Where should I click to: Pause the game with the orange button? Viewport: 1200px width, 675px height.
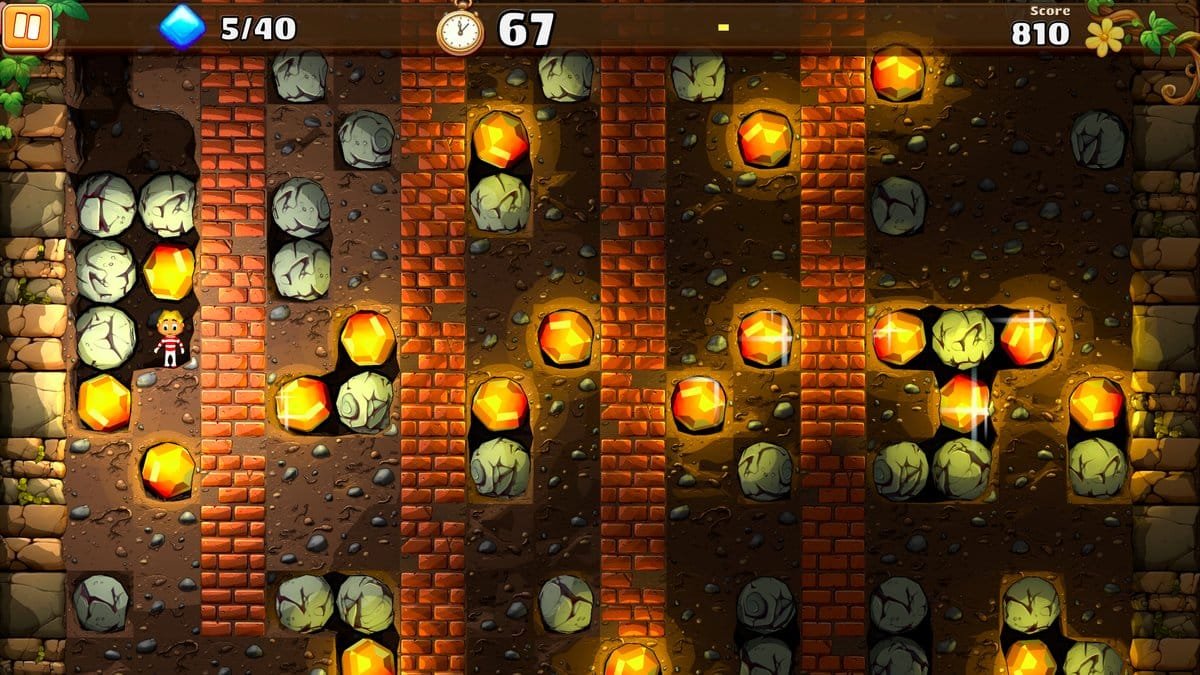coord(26,26)
